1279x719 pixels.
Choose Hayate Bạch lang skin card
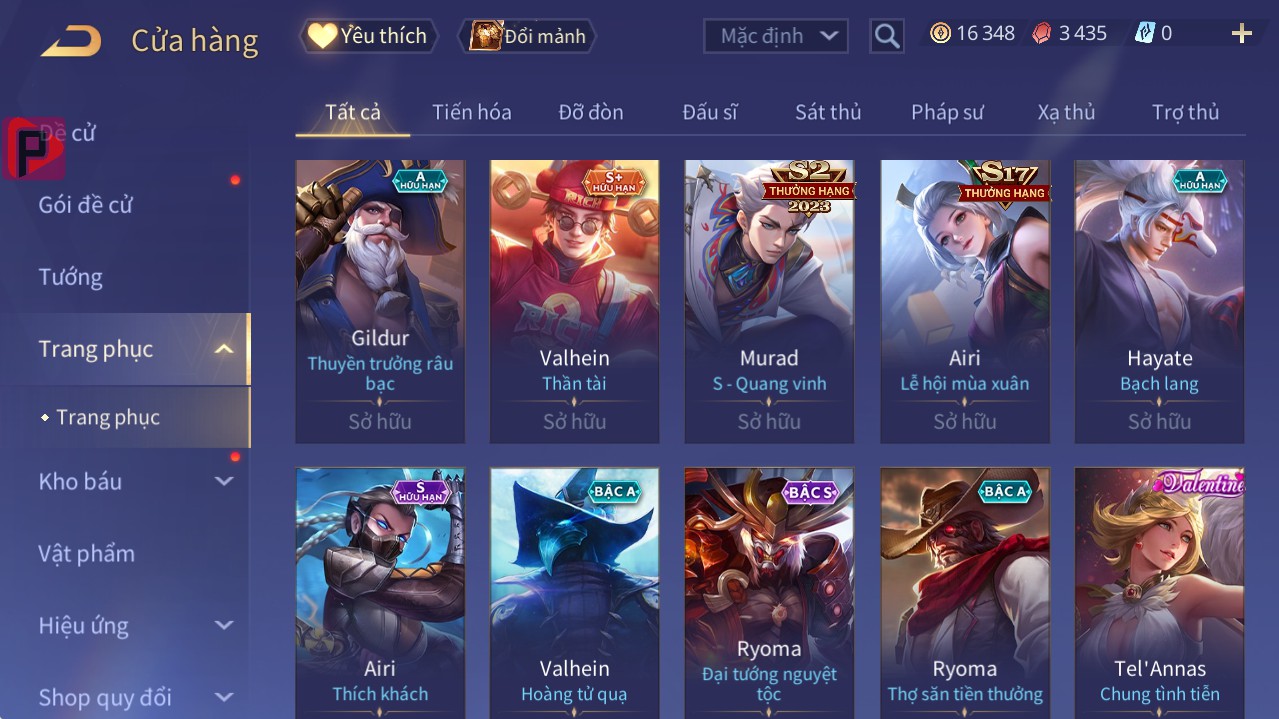[x=1159, y=300]
